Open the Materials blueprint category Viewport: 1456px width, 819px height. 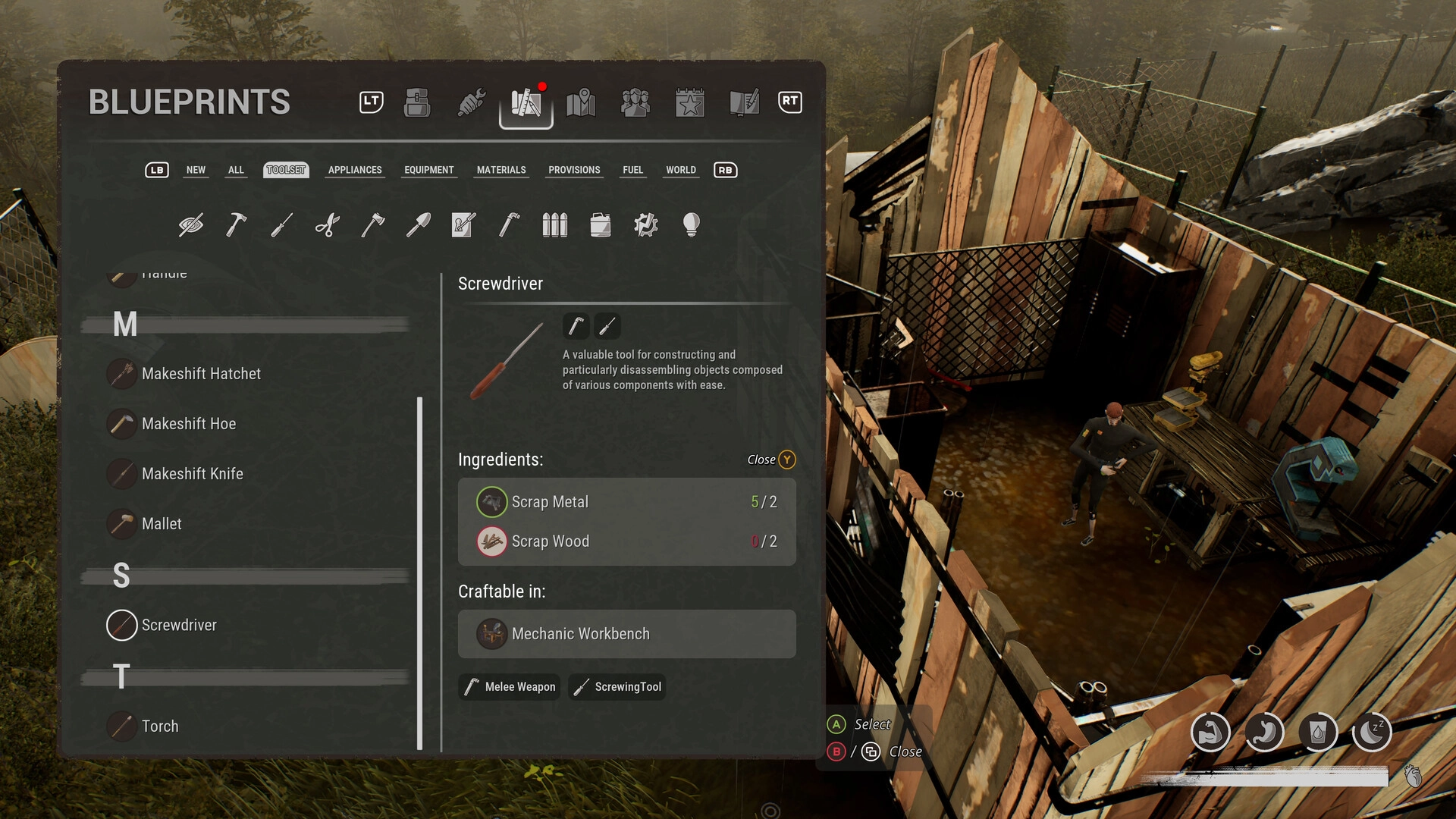pyautogui.click(x=500, y=170)
